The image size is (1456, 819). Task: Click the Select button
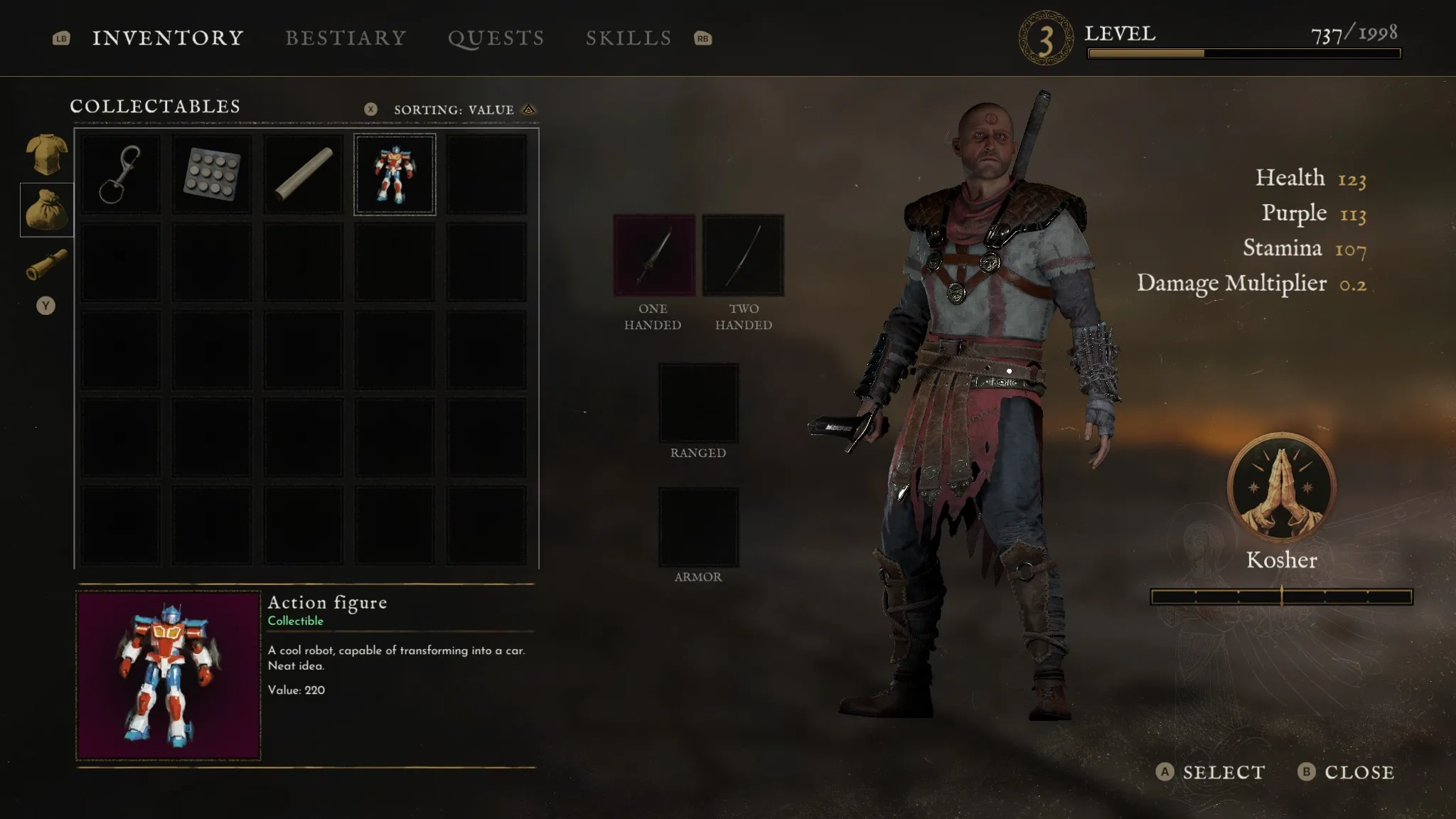[1211, 772]
